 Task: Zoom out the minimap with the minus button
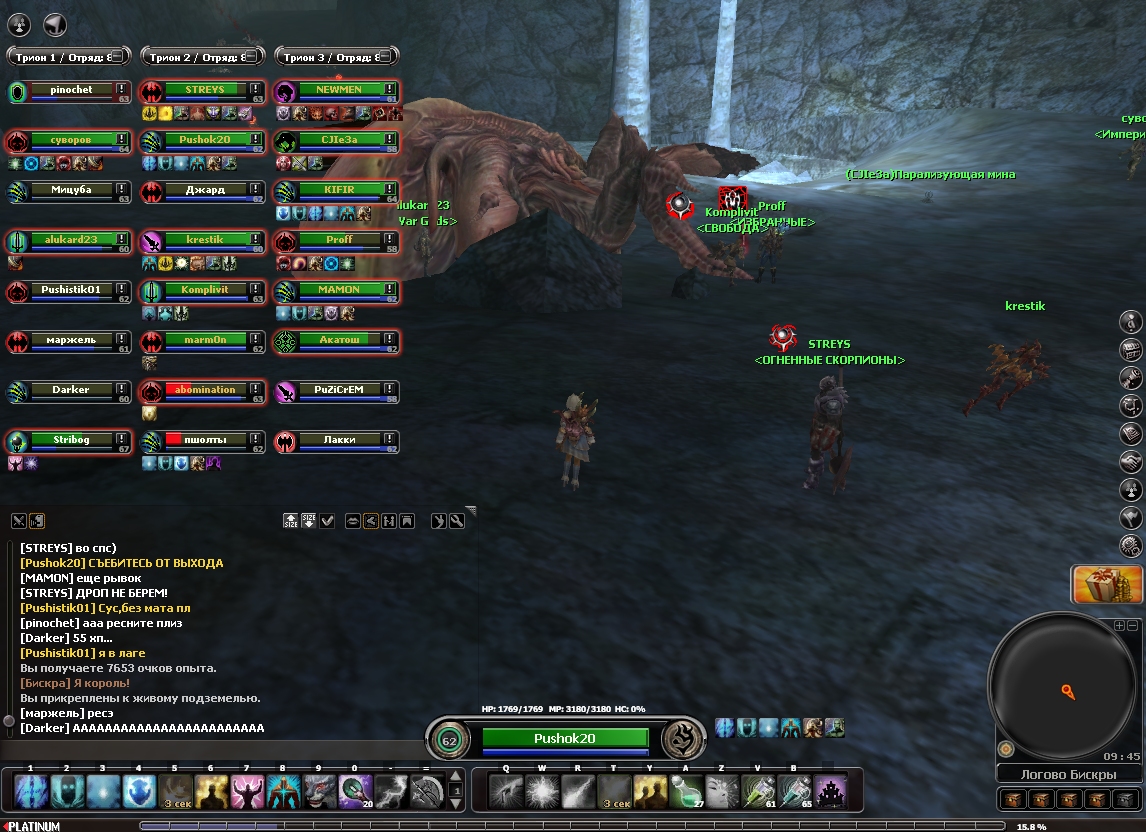pyautogui.click(x=1133, y=625)
